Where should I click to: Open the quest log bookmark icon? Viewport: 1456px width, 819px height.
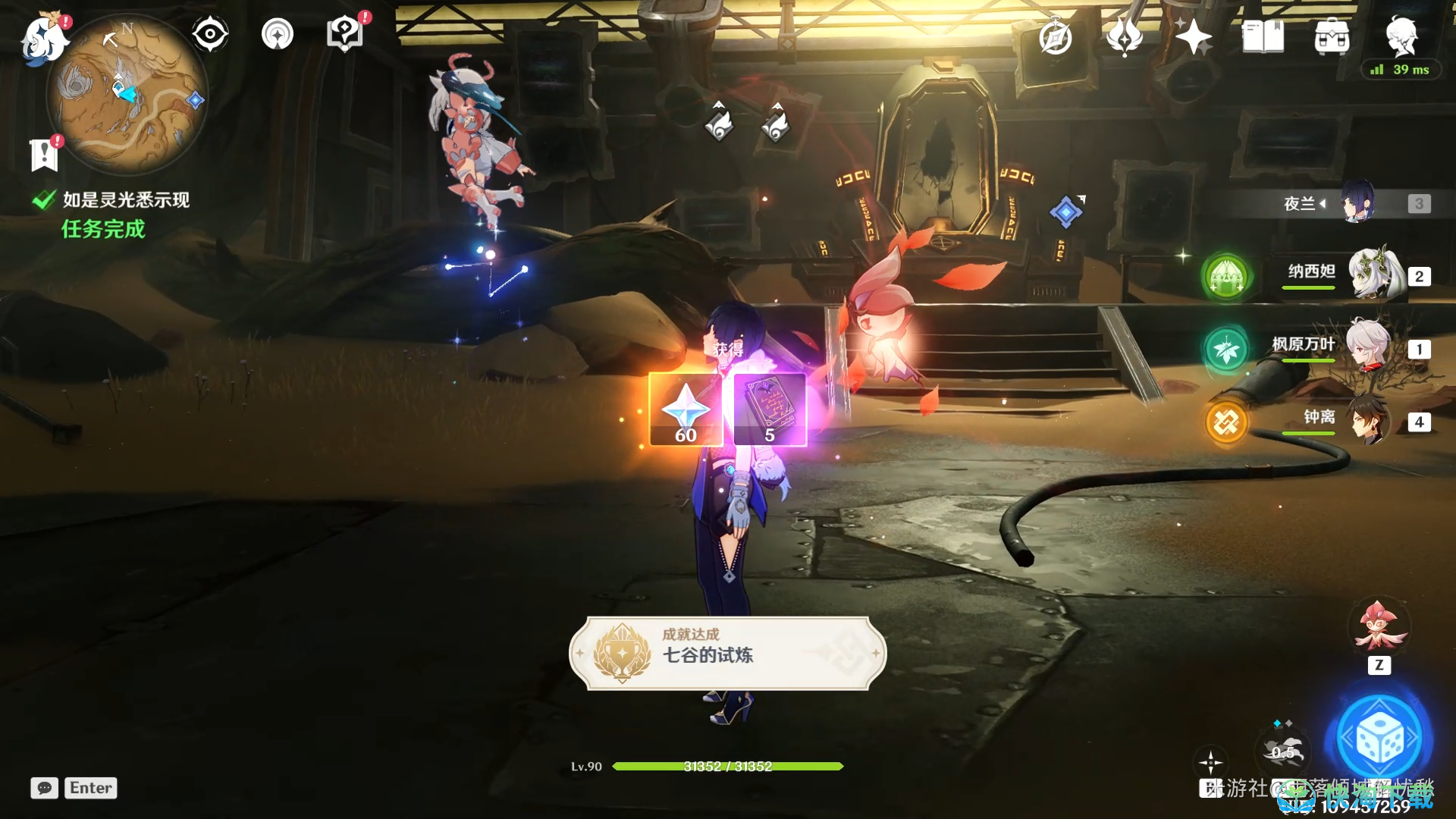tap(44, 155)
